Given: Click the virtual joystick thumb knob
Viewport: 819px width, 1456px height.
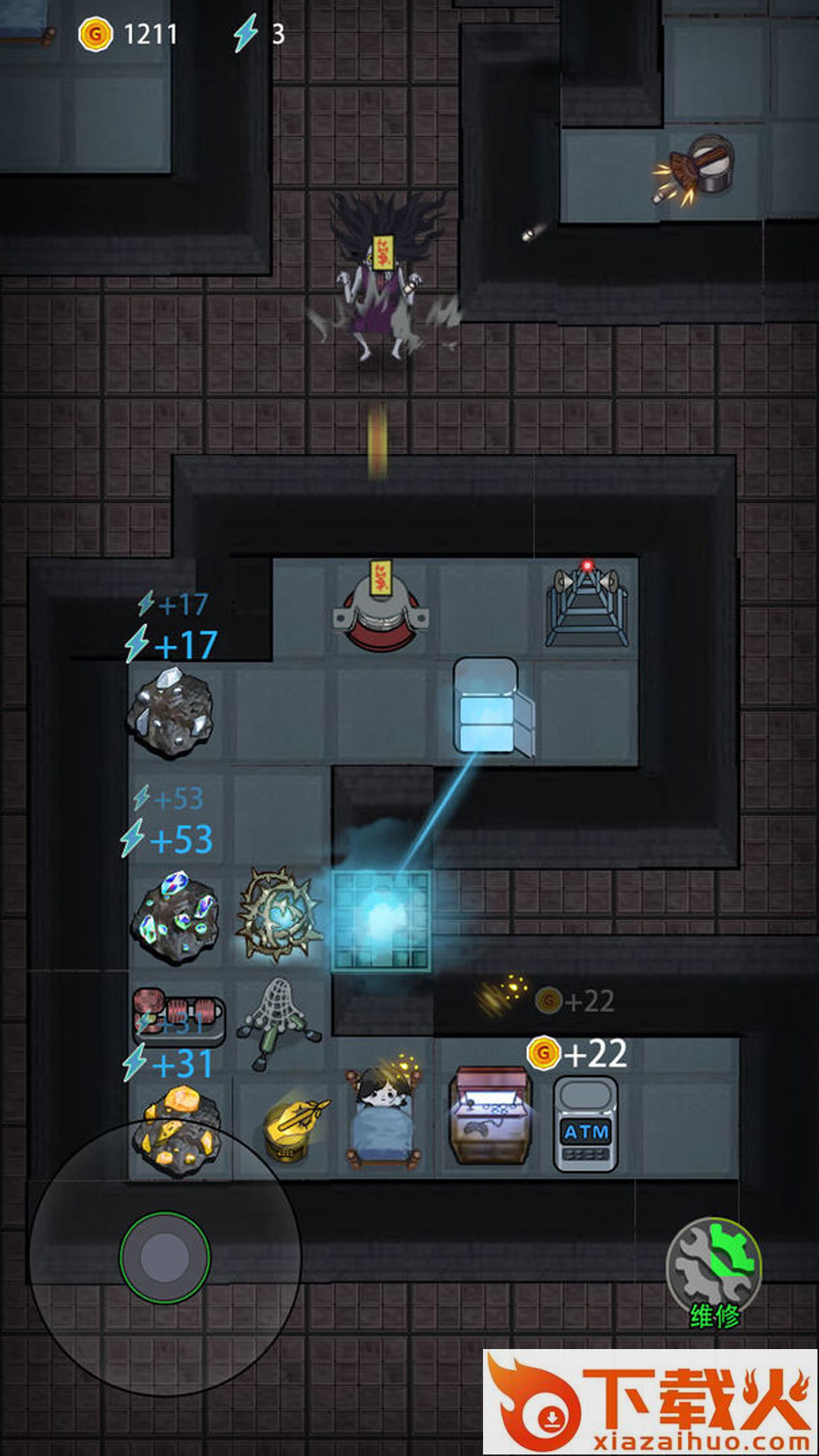Looking at the screenshot, I should pyautogui.click(x=165, y=1257).
